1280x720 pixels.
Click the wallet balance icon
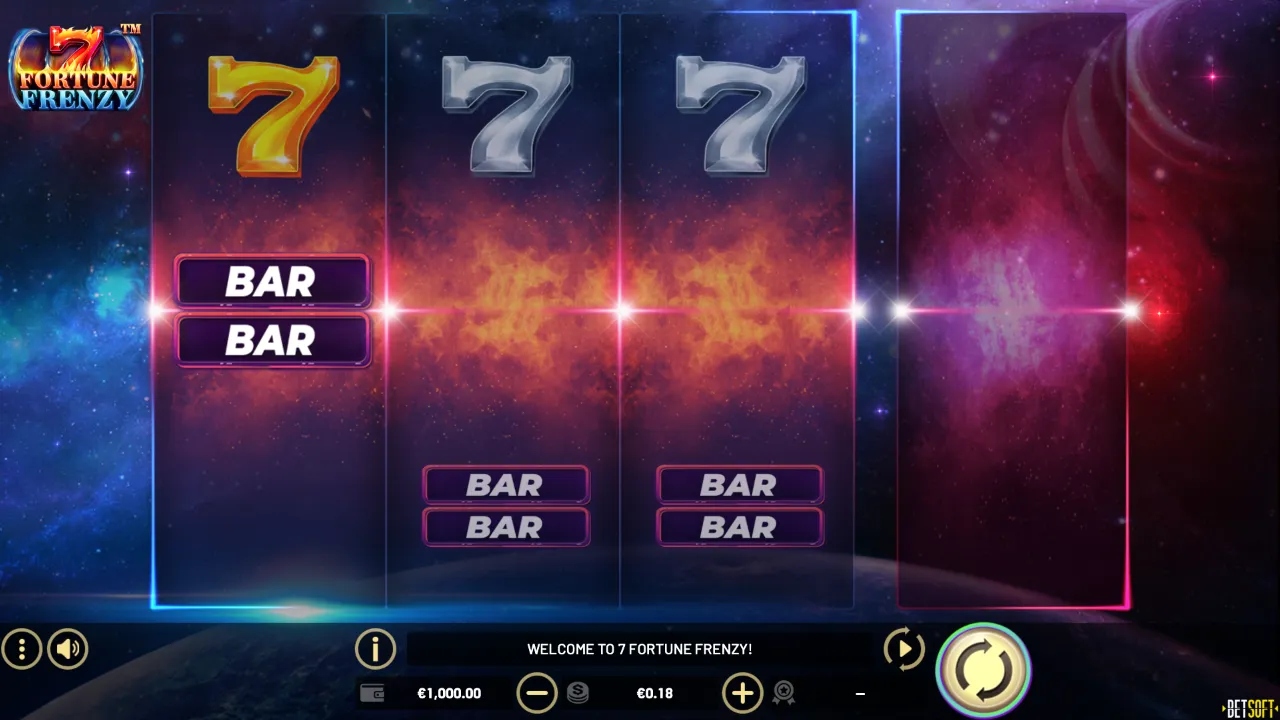coord(372,692)
